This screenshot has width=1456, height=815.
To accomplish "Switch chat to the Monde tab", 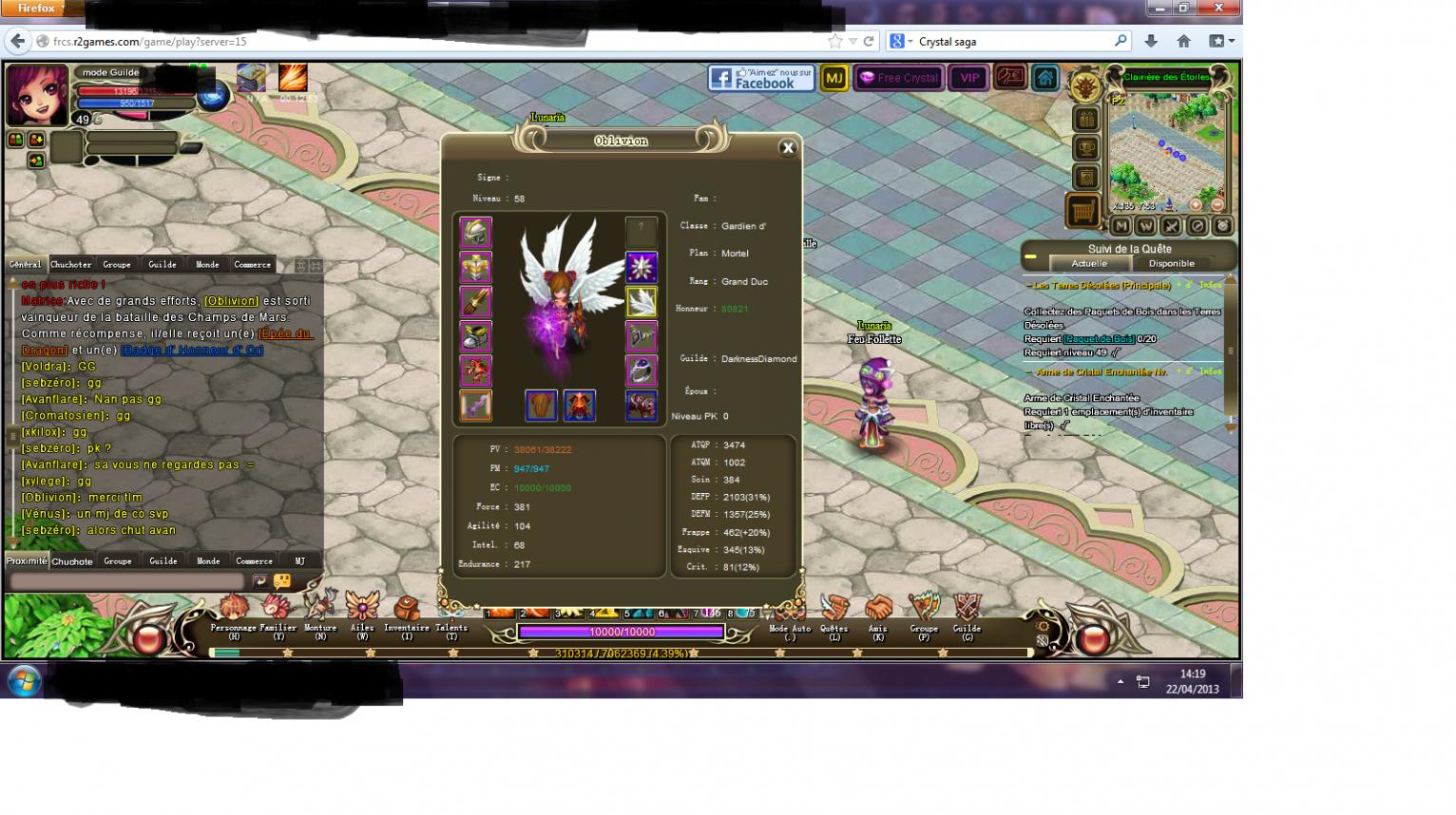I will pyautogui.click(x=207, y=265).
